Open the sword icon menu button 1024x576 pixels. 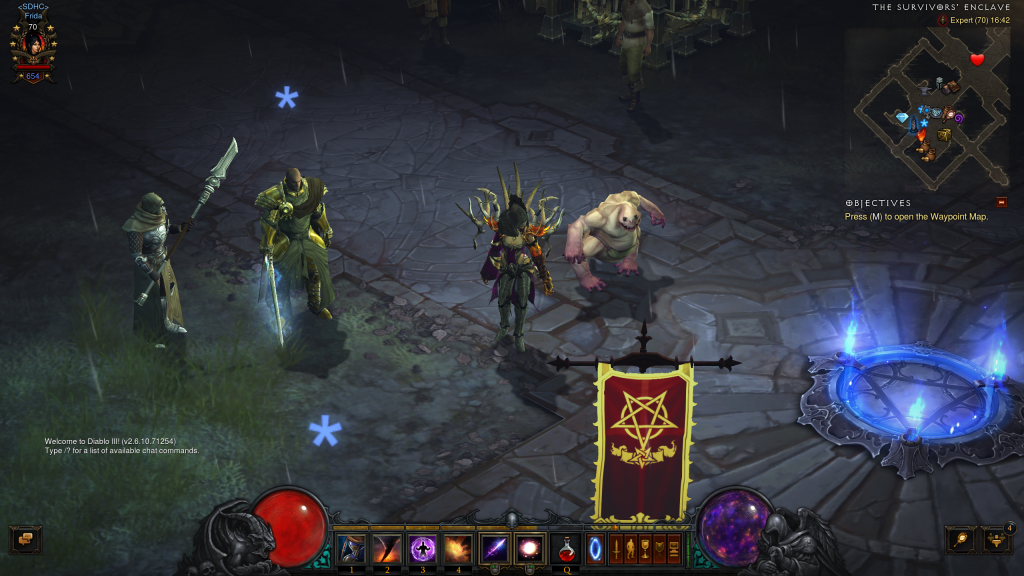click(617, 549)
